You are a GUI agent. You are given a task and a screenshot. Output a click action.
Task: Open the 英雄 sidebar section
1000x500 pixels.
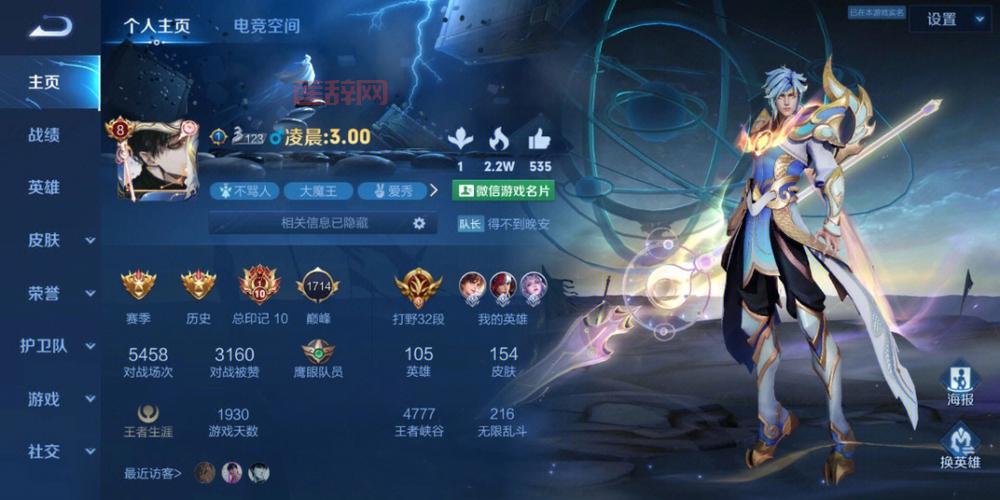(x=44, y=187)
